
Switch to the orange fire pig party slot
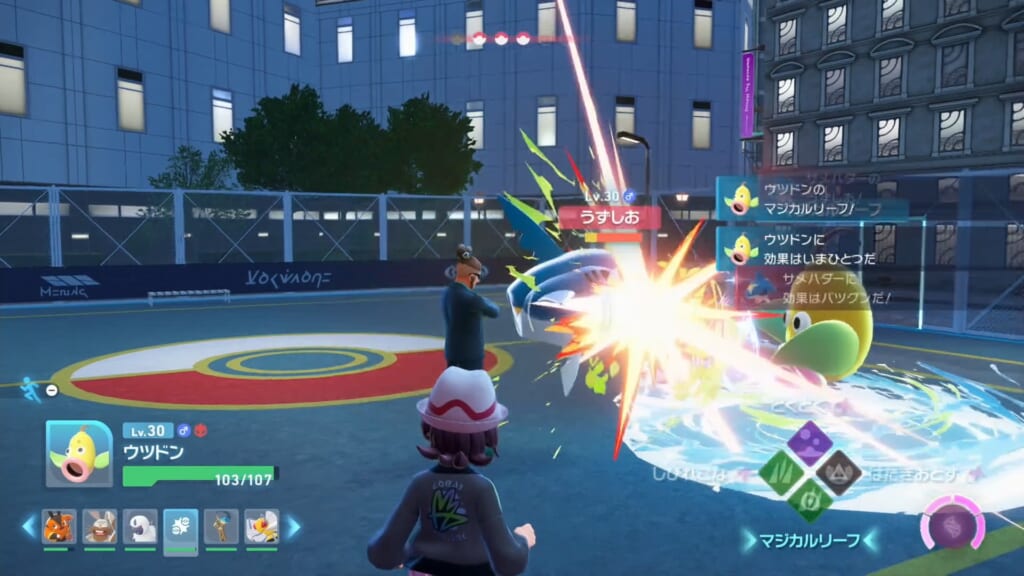click(59, 526)
